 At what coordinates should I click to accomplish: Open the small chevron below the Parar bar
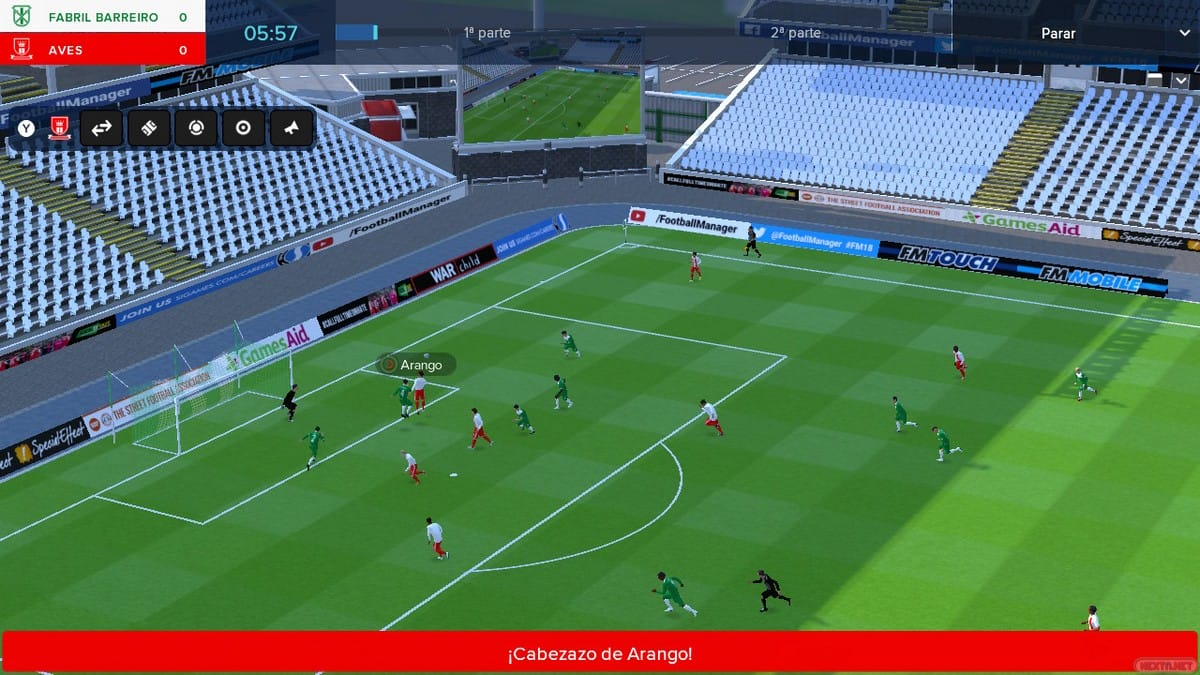pyautogui.click(x=1181, y=80)
